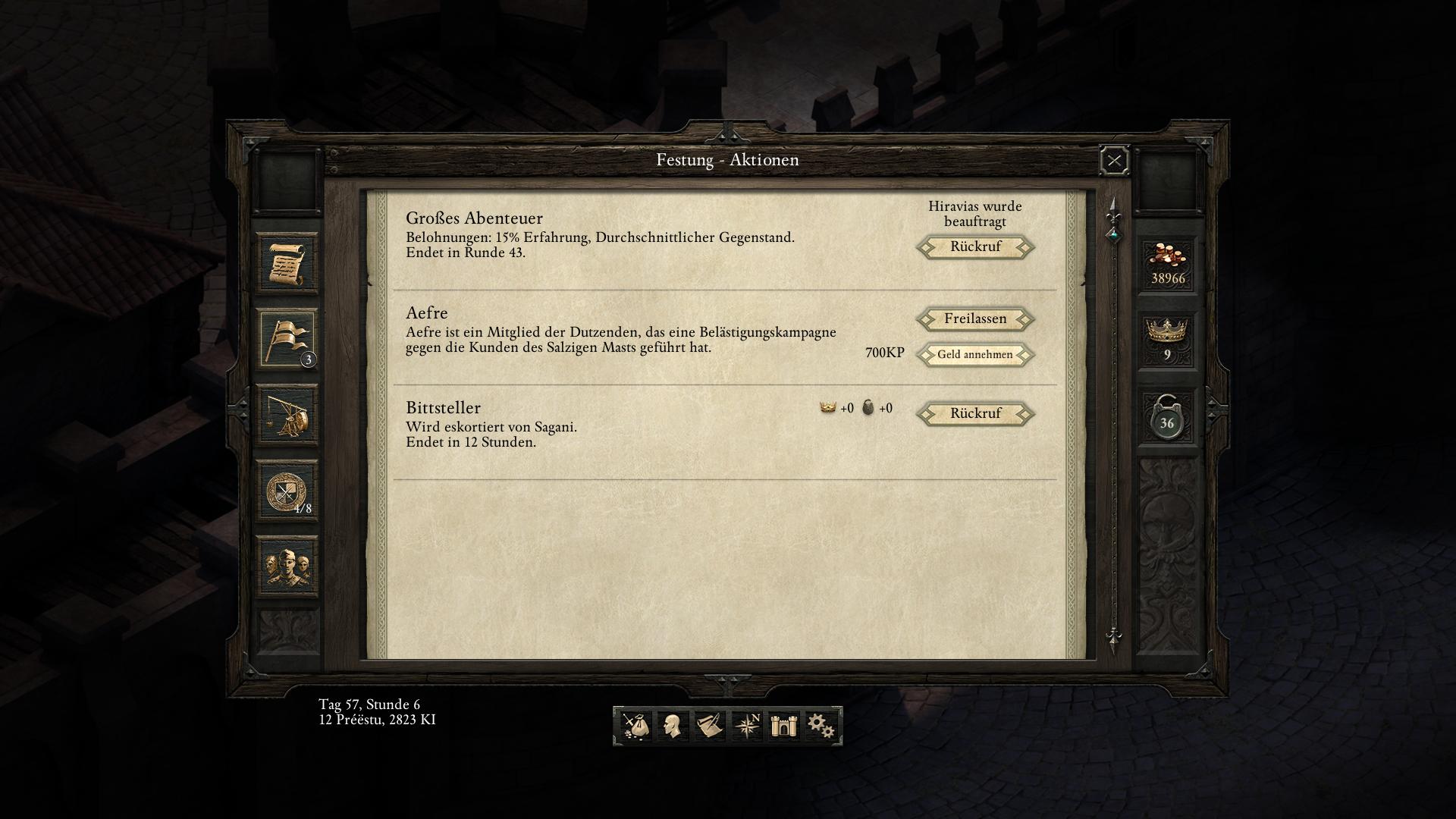This screenshot has height=819, width=1456.
Task: Switch to the construction crane tab
Action: coord(287,415)
